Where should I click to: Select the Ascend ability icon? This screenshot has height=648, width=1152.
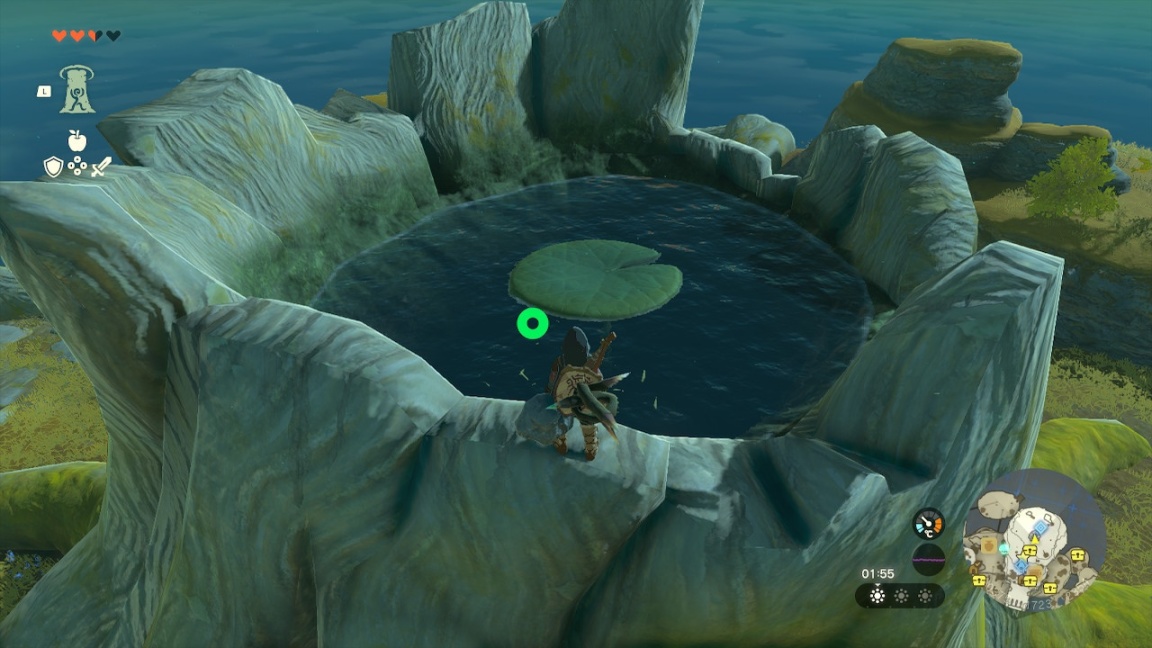tap(77, 90)
